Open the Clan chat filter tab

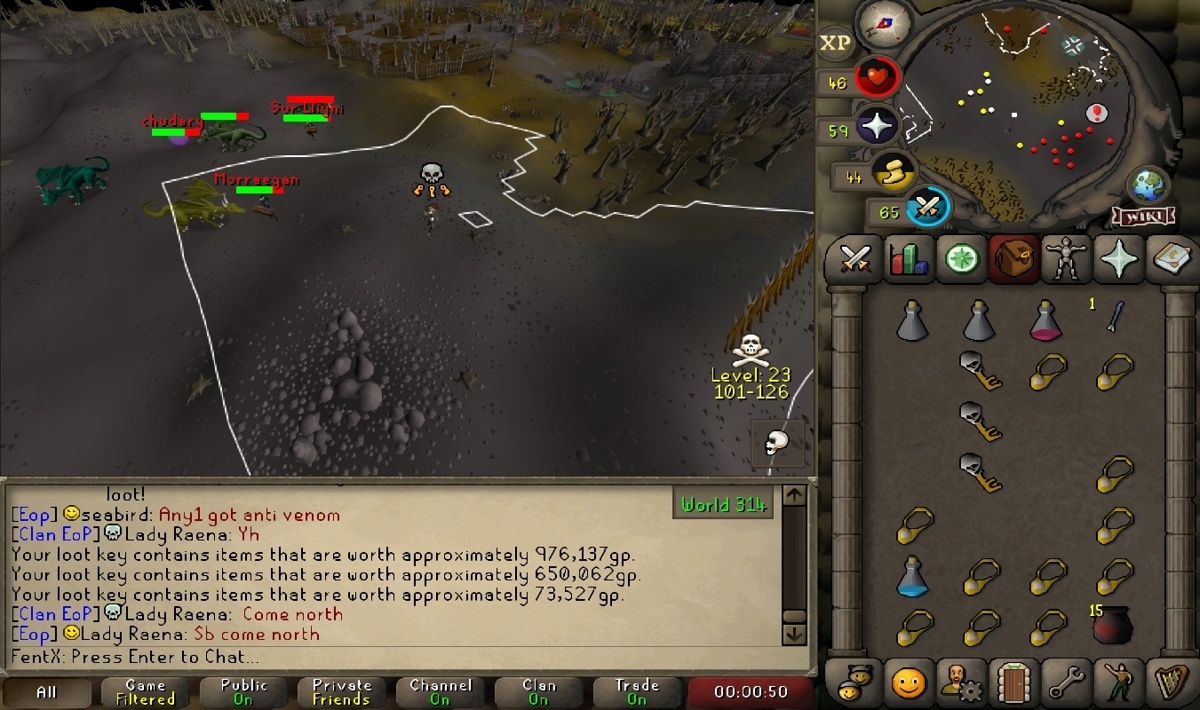539,692
